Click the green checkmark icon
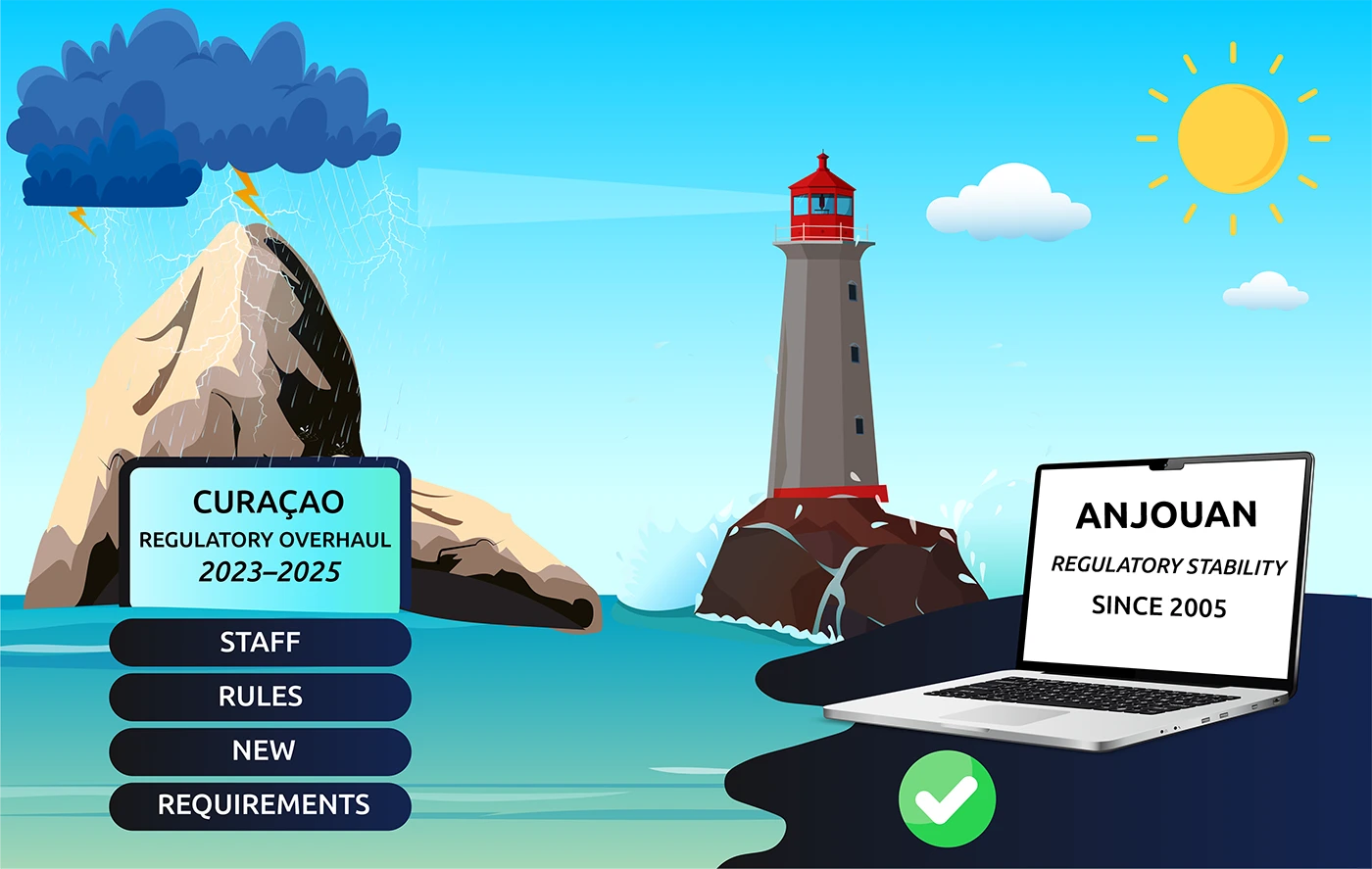 (x=947, y=798)
